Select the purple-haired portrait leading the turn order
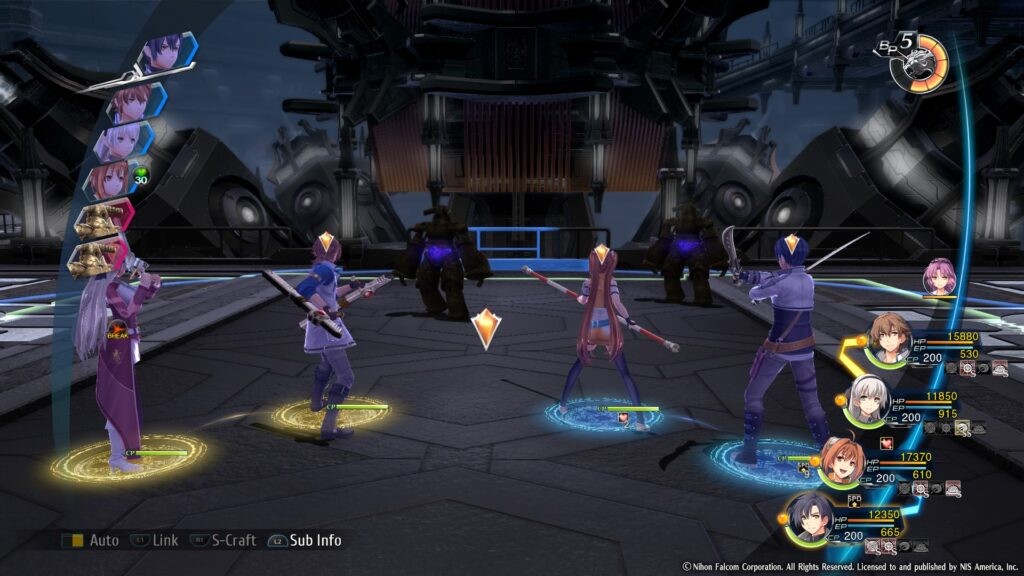The image size is (1024, 576). click(162, 52)
